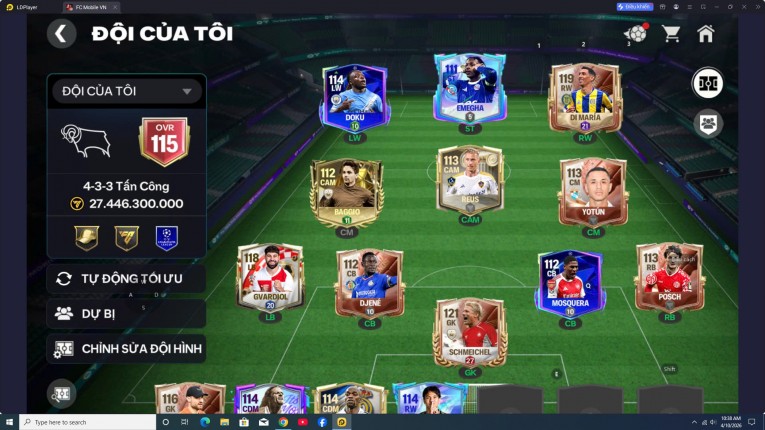
Task: Choose the Mosquera centre back card
Action: [x=570, y=280]
